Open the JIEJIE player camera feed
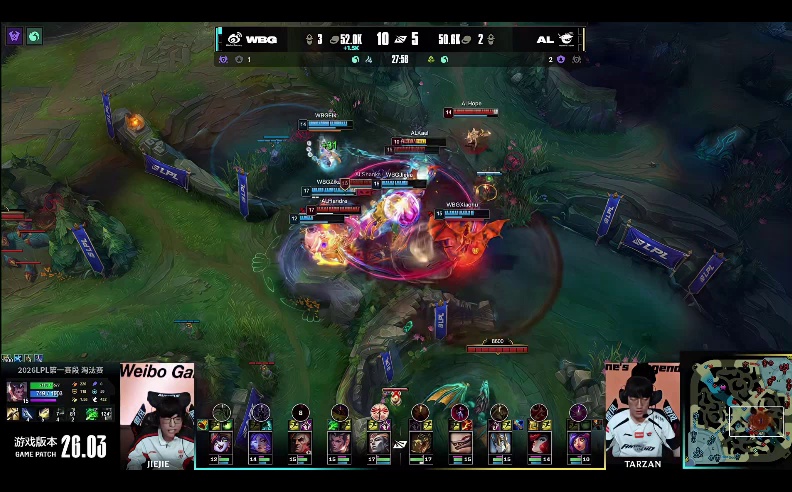 coord(157,415)
